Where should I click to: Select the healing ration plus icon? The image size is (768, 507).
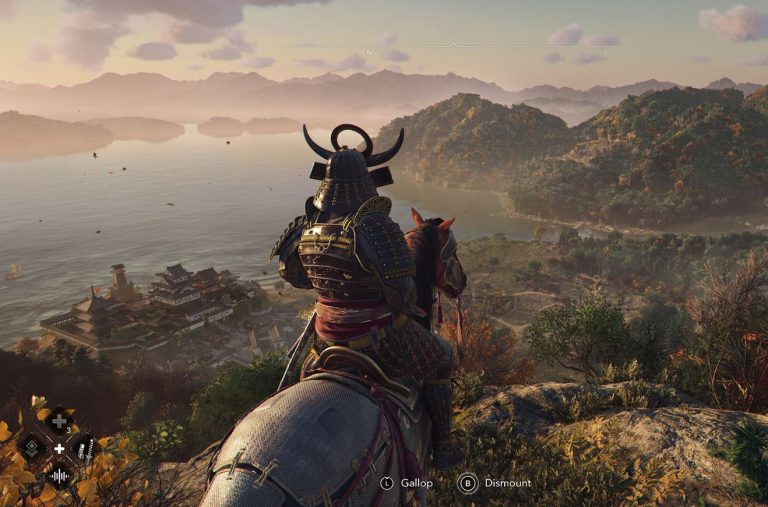(59, 421)
